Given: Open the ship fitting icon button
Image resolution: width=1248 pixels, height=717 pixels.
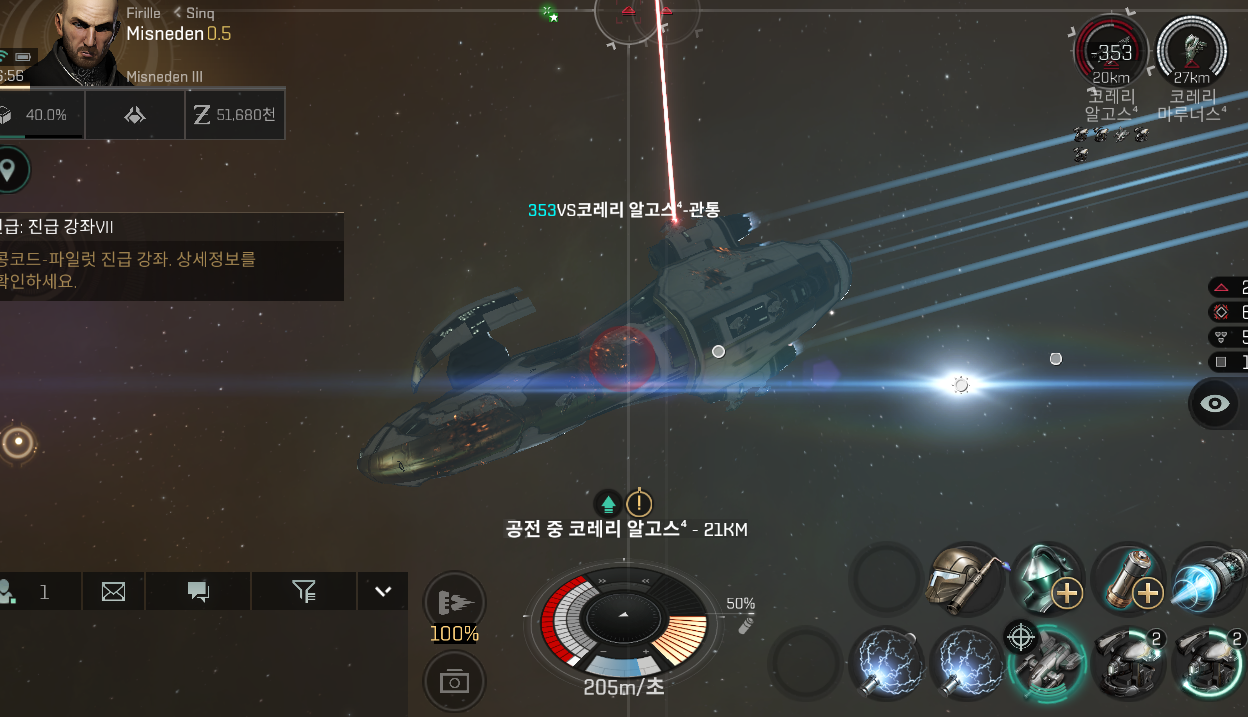Looking at the screenshot, I should coord(135,116).
